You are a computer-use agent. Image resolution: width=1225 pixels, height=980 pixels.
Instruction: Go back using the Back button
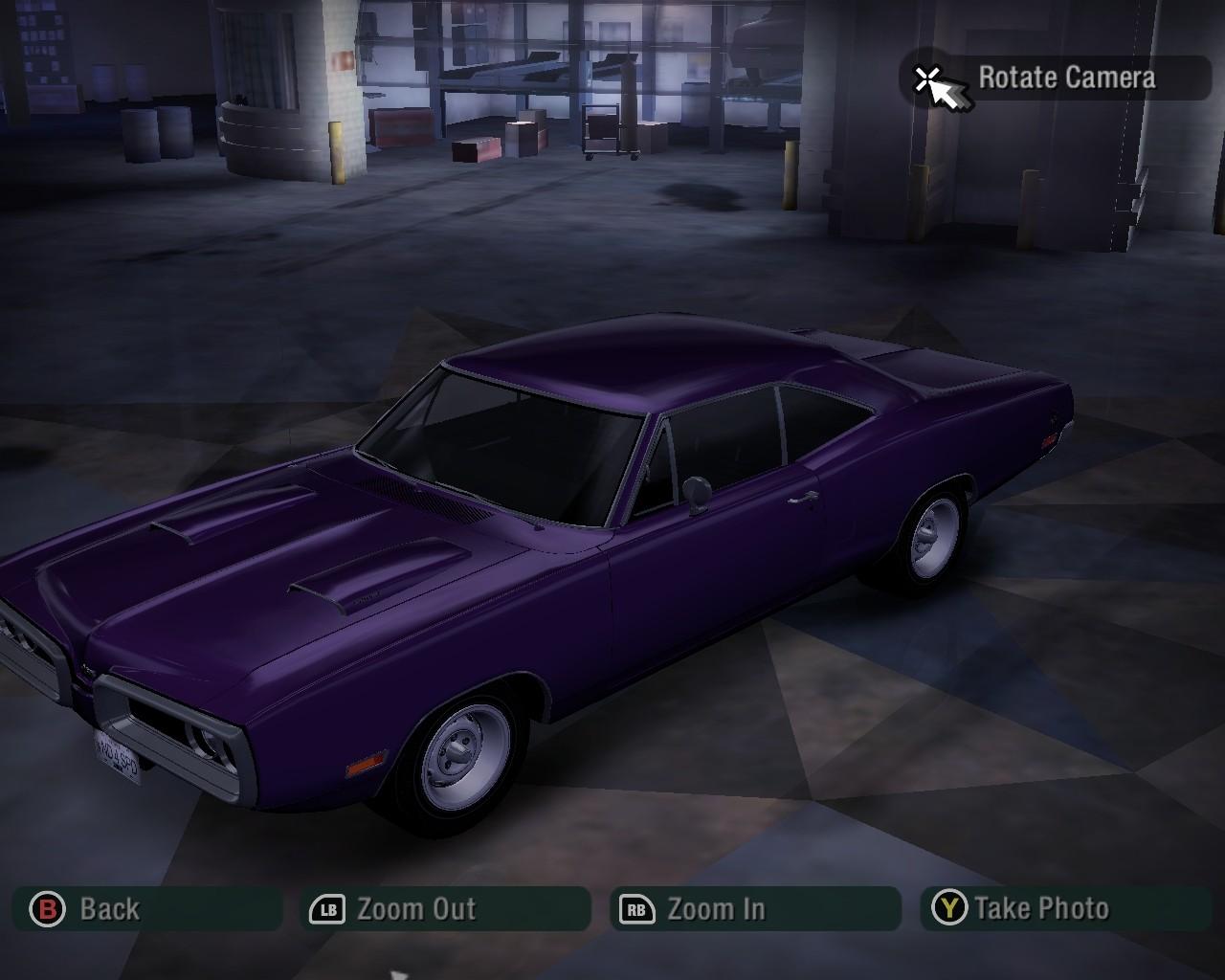tap(146, 908)
